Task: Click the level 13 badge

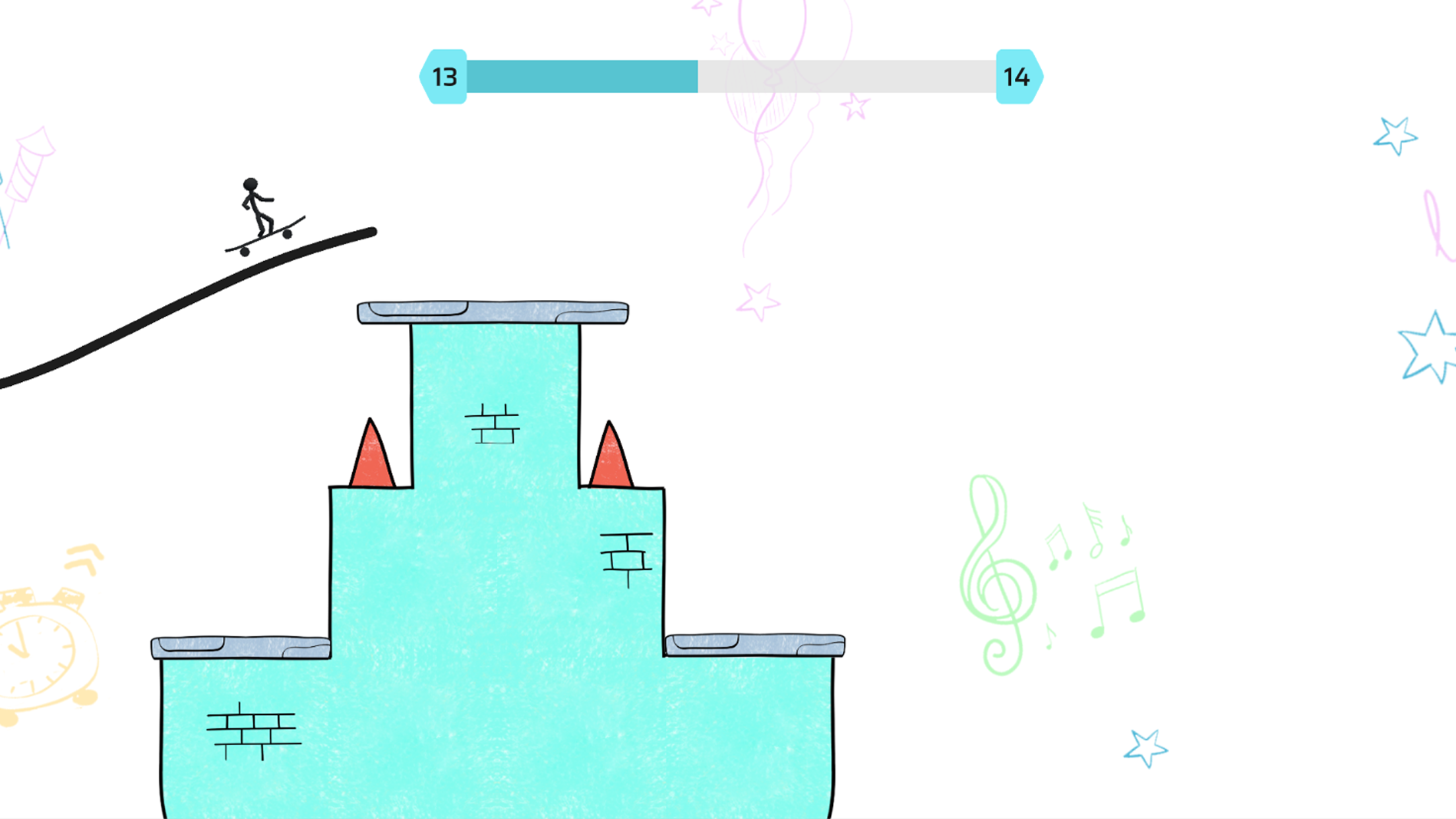Action: [444, 77]
